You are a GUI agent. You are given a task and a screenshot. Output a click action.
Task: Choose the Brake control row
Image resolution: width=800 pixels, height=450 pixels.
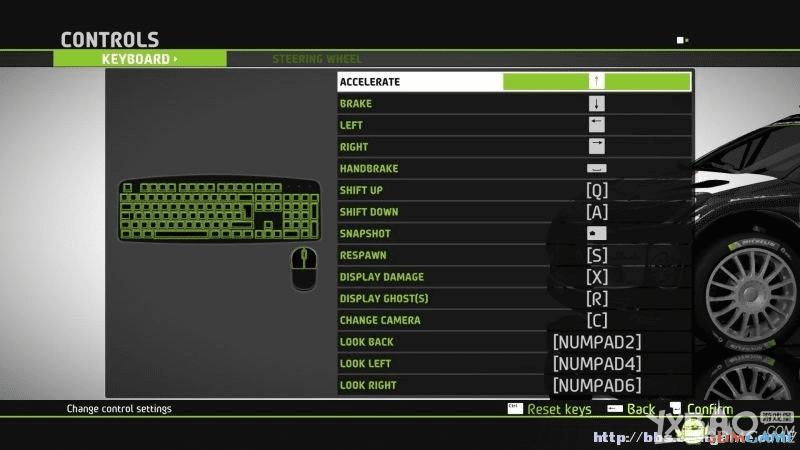pyautogui.click(x=514, y=104)
